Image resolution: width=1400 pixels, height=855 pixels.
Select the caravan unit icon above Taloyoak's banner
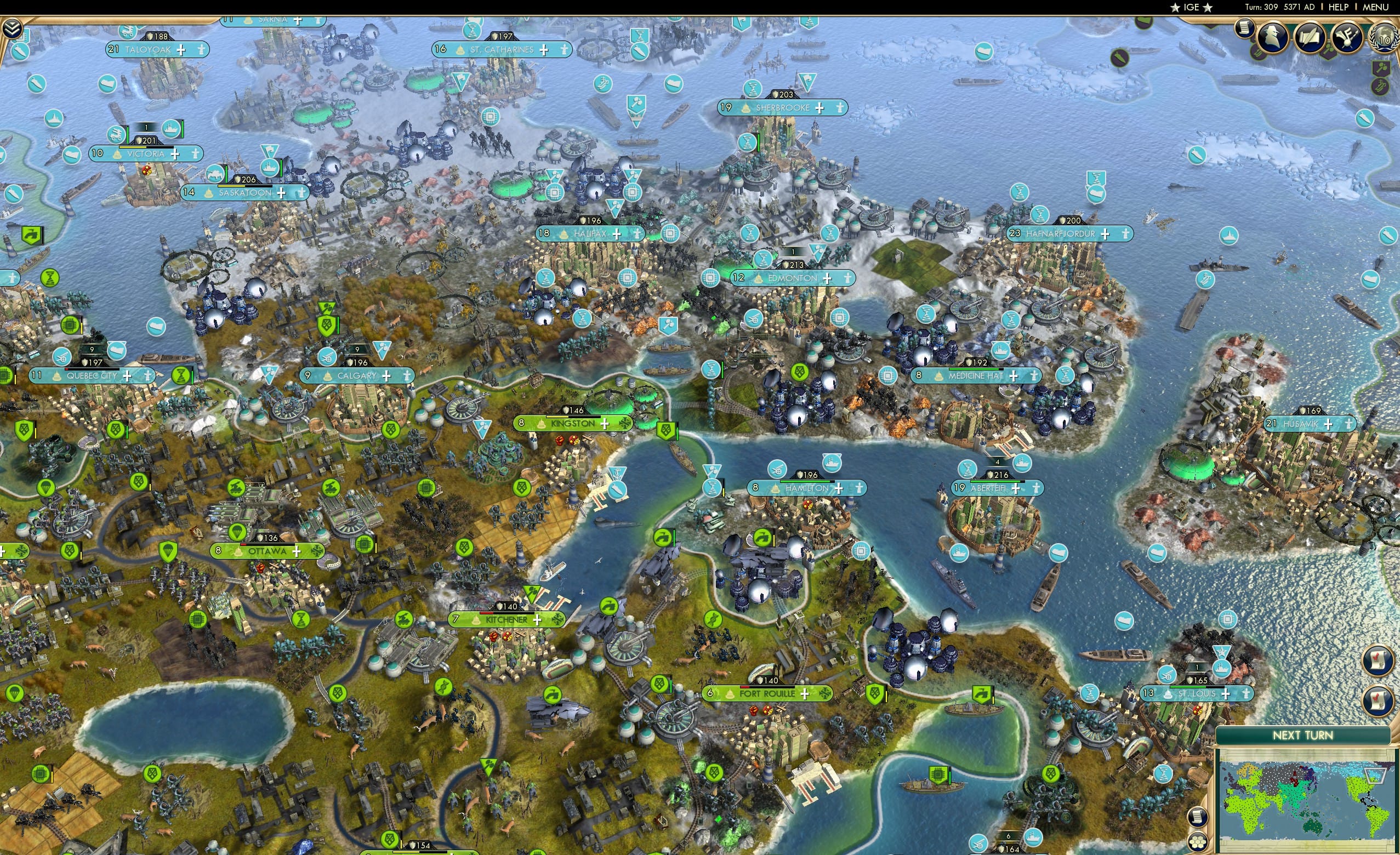point(128,33)
